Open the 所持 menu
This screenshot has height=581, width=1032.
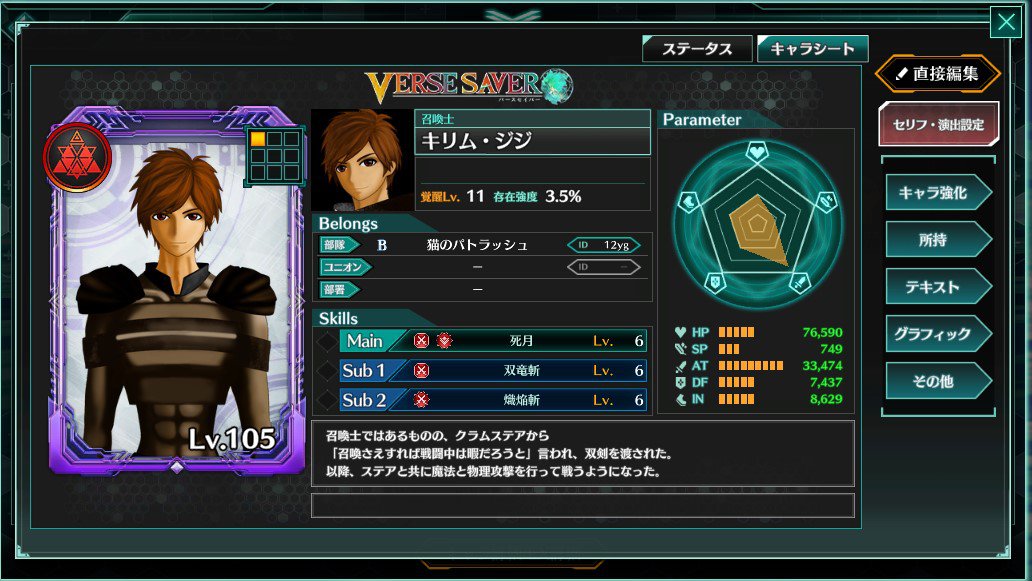[x=935, y=240]
